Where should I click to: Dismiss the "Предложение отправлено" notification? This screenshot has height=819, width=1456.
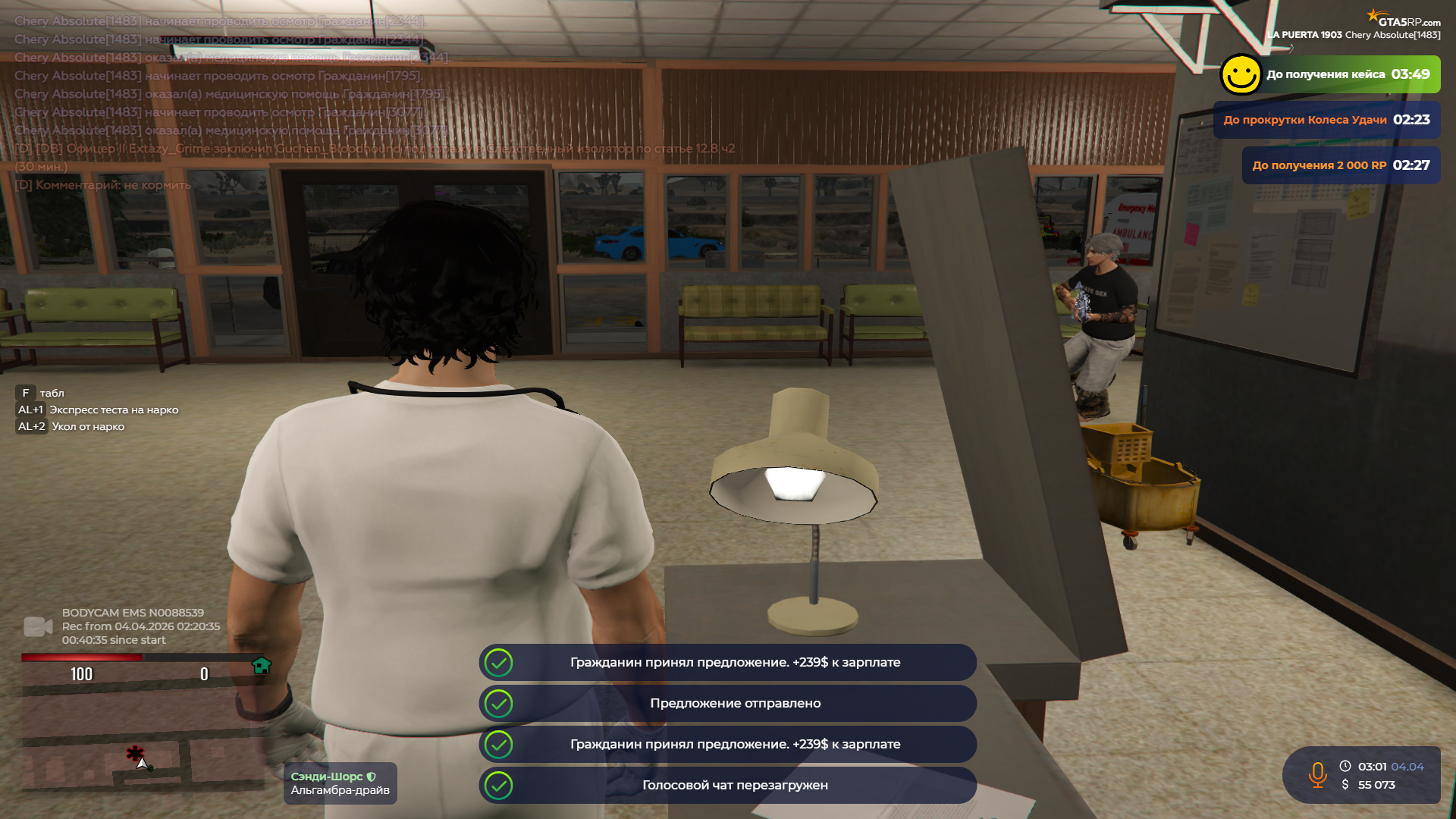[728, 704]
